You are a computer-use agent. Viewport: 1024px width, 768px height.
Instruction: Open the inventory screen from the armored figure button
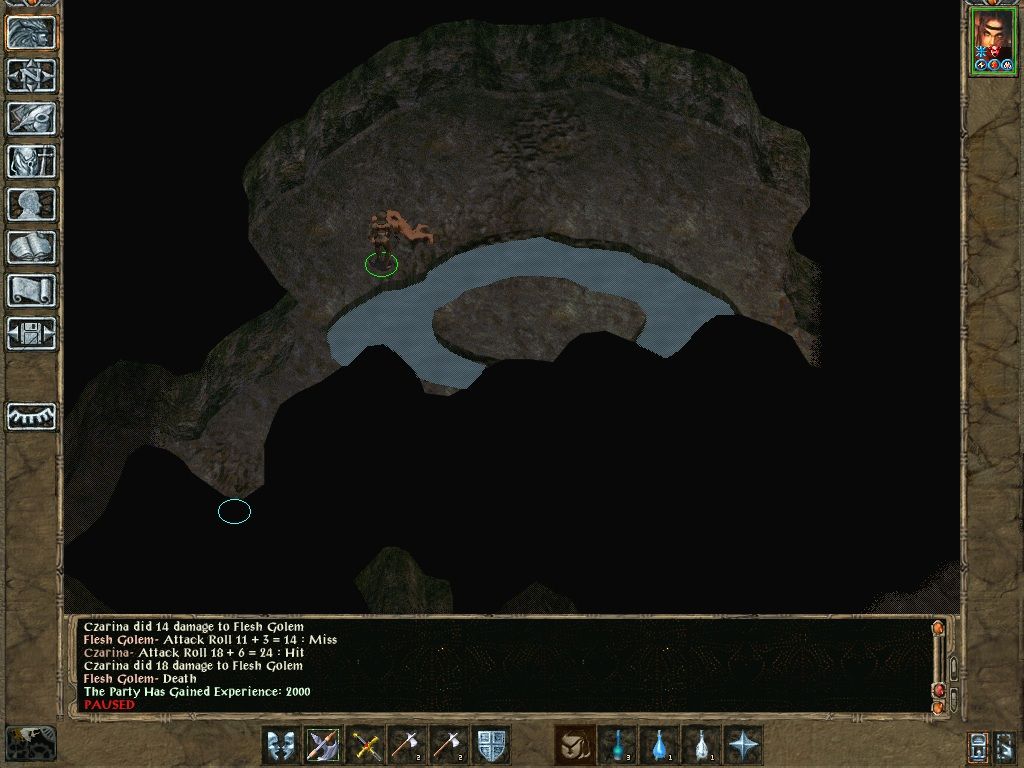(31, 161)
